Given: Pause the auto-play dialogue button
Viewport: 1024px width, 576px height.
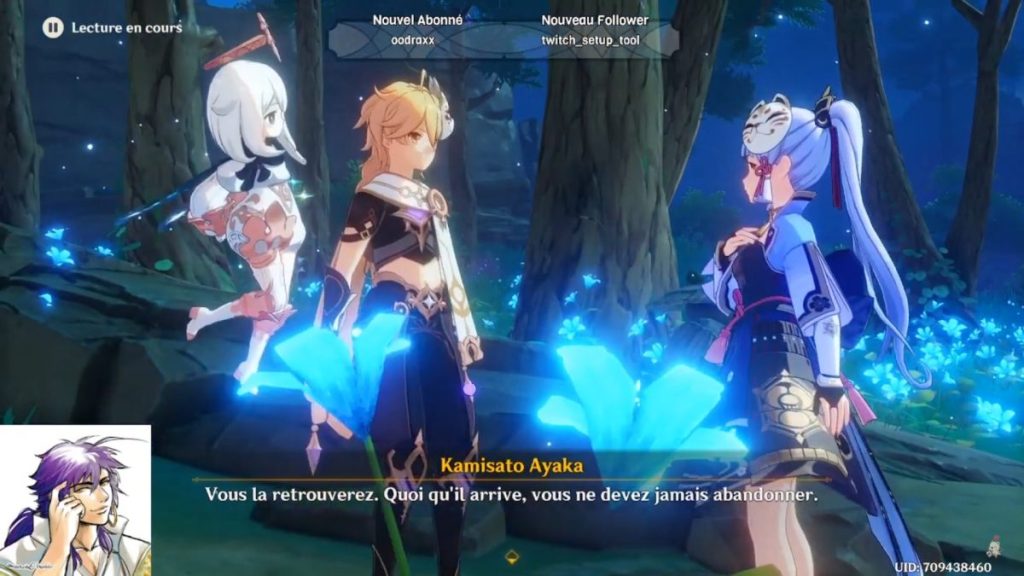Looking at the screenshot, I should (x=53, y=28).
